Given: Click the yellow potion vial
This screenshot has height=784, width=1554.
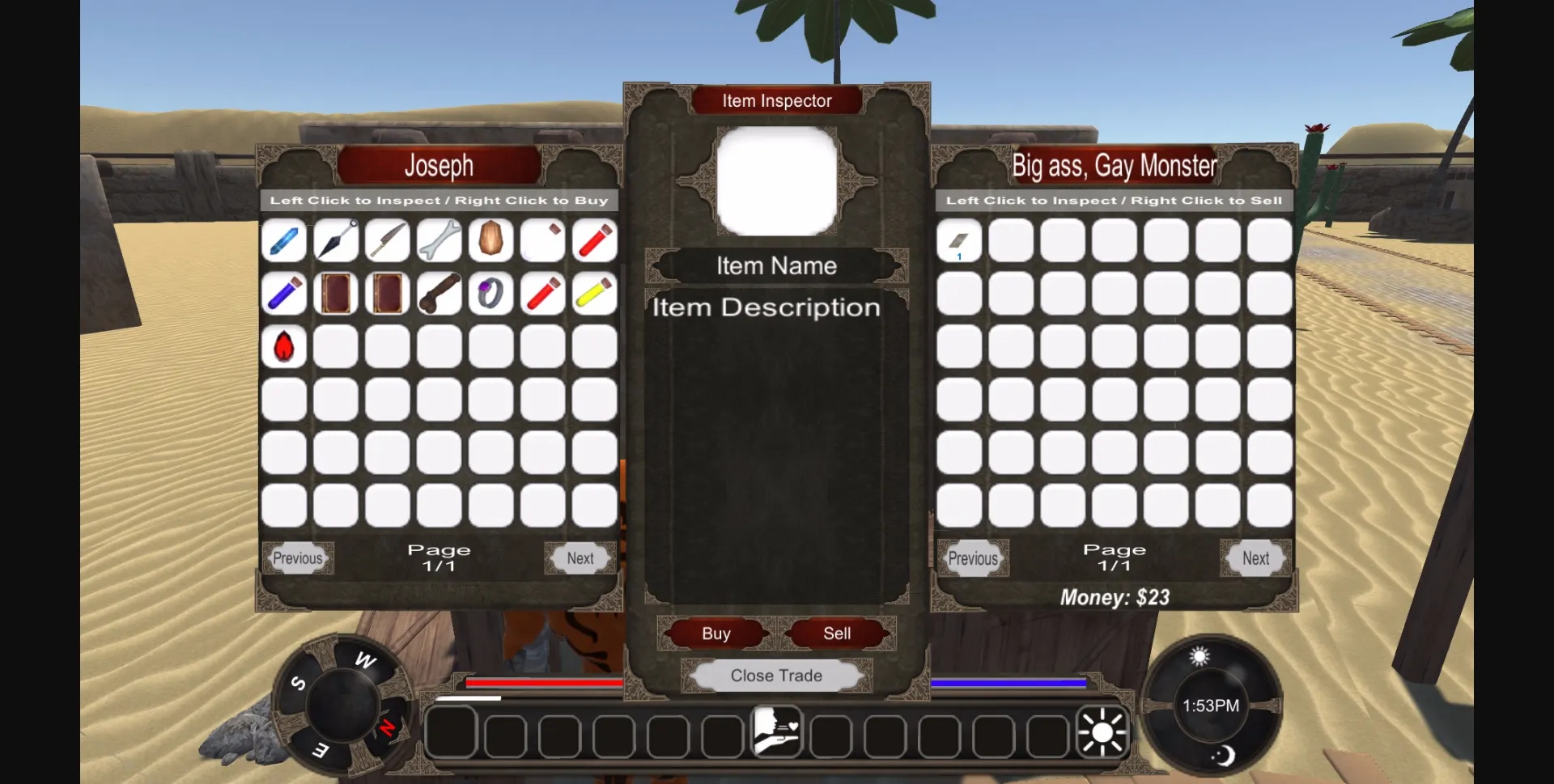Looking at the screenshot, I should [595, 292].
